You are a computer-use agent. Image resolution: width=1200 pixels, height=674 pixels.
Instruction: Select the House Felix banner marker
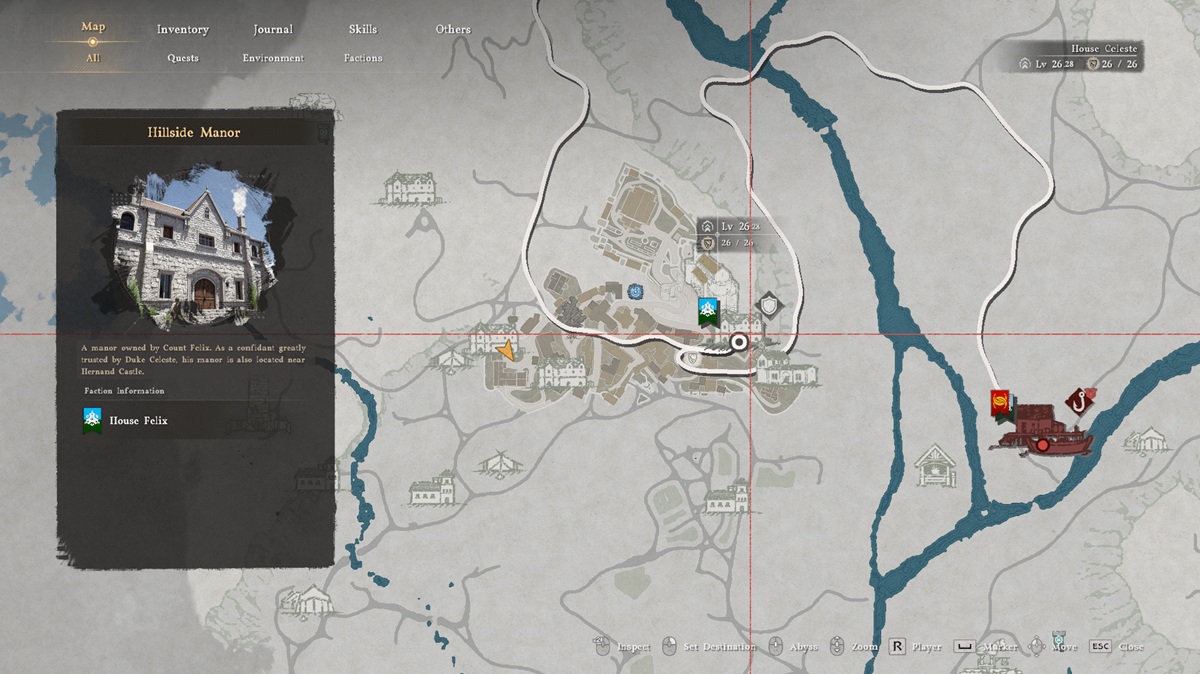pos(709,312)
